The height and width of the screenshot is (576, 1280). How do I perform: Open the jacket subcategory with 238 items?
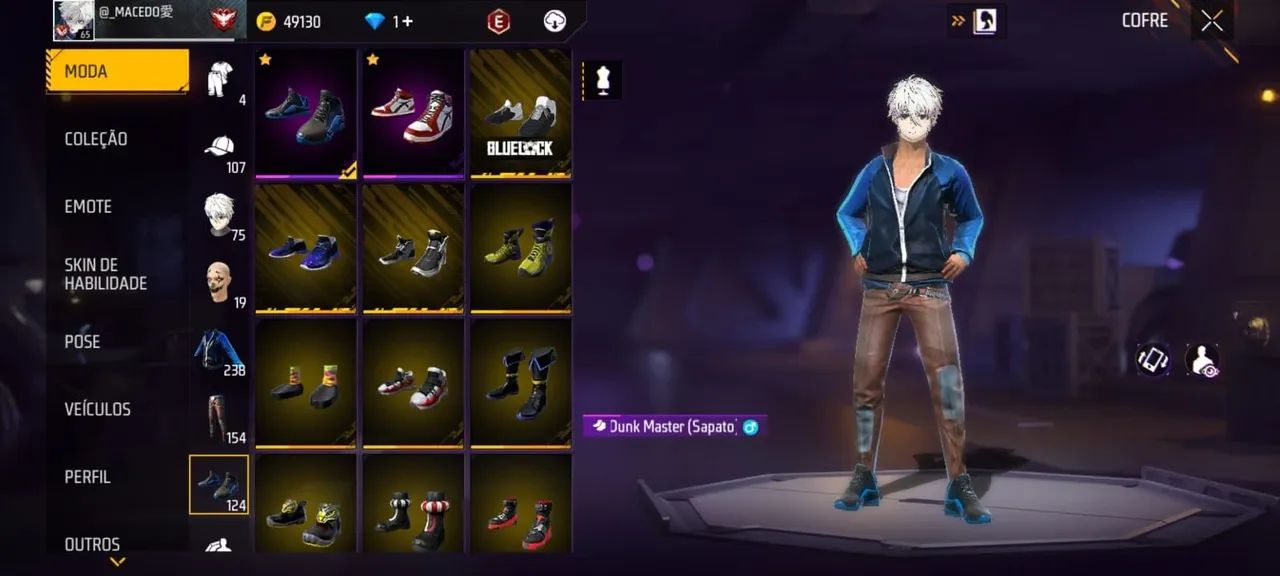click(x=219, y=350)
